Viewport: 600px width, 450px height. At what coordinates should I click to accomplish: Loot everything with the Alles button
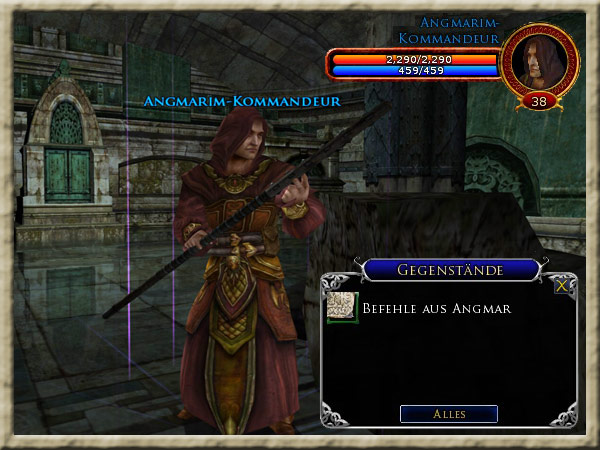pos(448,413)
